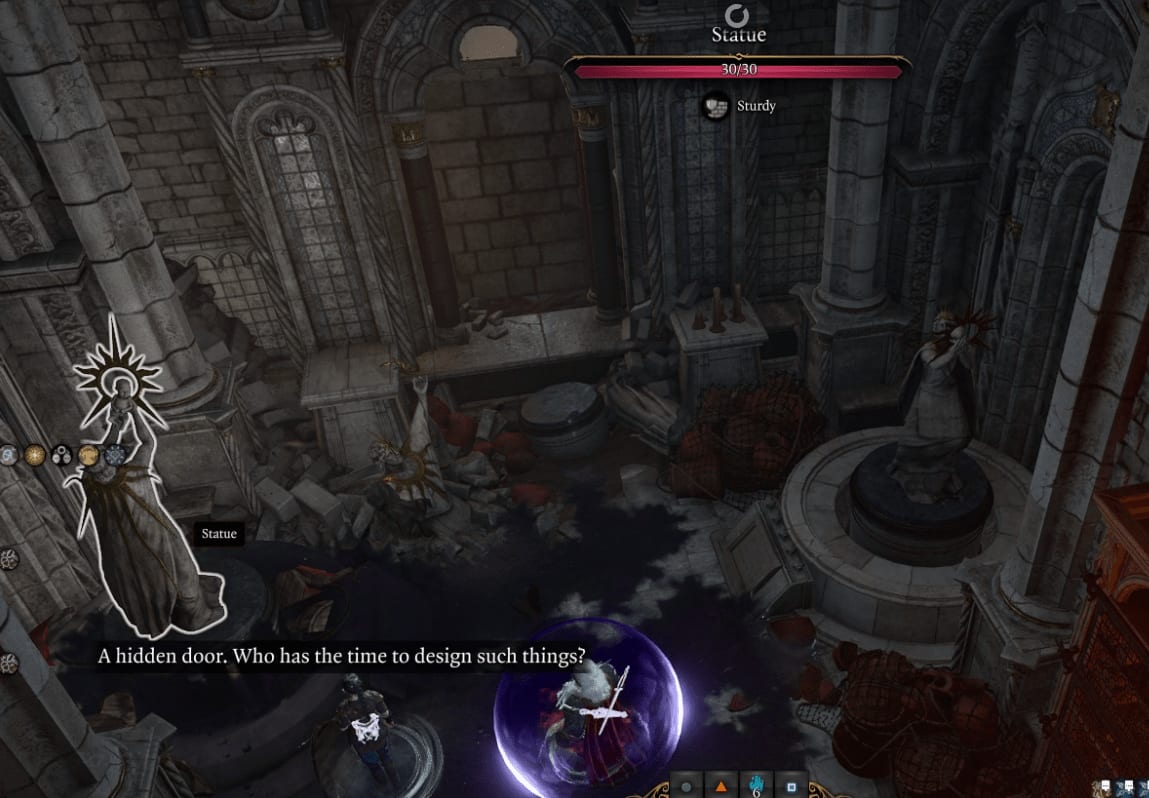Image resolution: width=1149 pixels, height=798 pixels.
Task: Inspect the golden sunburst condition icon
Action: point(35,456)
